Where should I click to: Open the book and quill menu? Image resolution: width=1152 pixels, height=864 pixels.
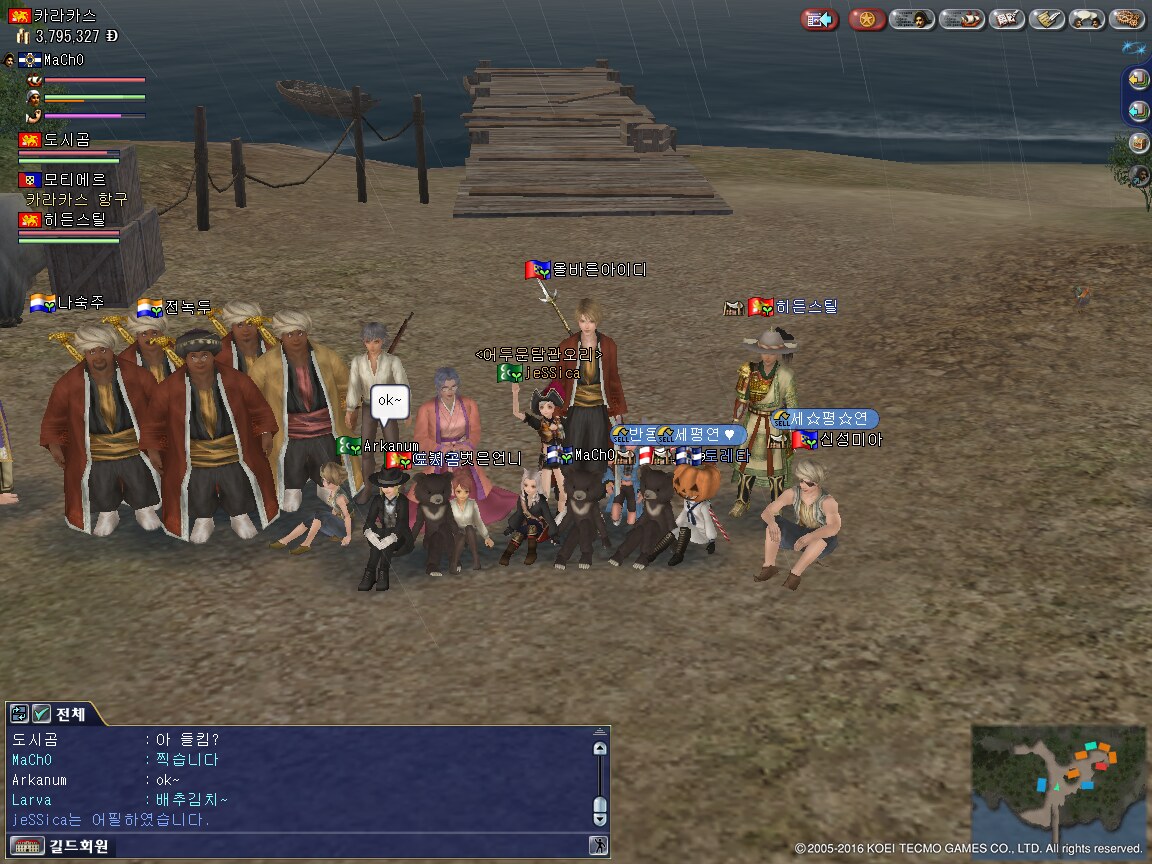tap(1005, 19)
